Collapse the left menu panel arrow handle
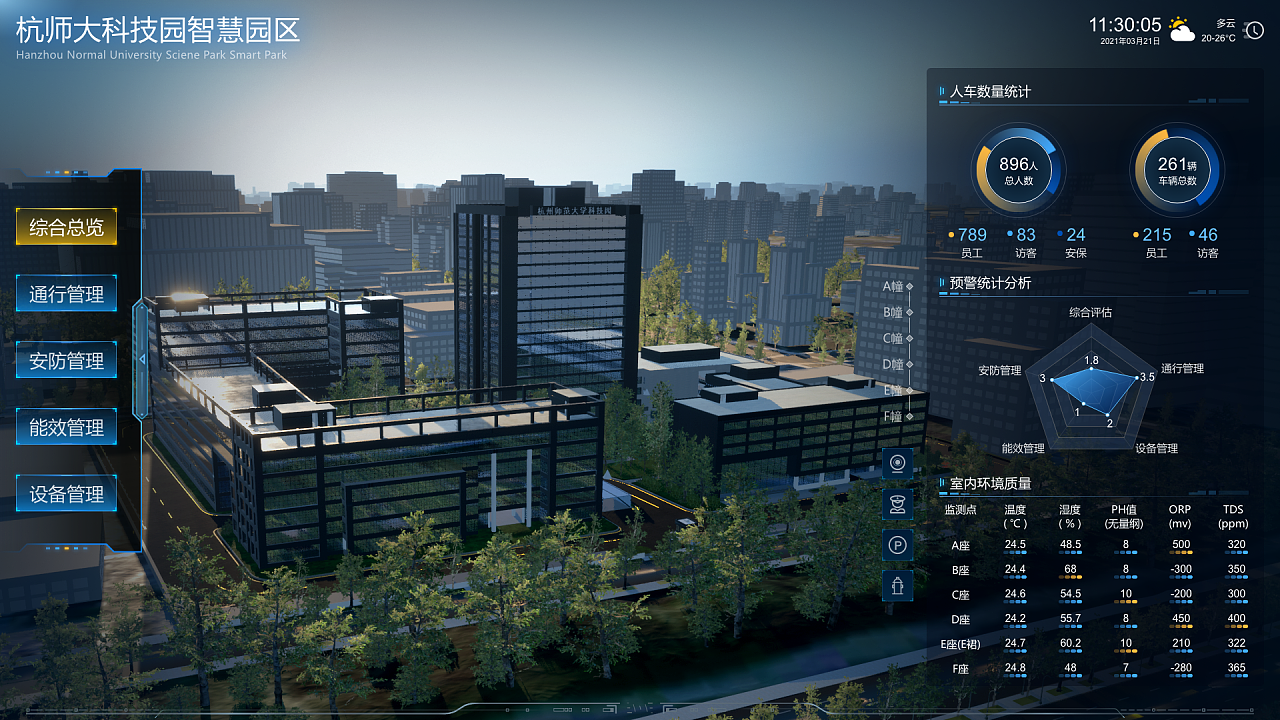Image resolution: width=1280 pixels, height=720 pixels. coord(141,359)
